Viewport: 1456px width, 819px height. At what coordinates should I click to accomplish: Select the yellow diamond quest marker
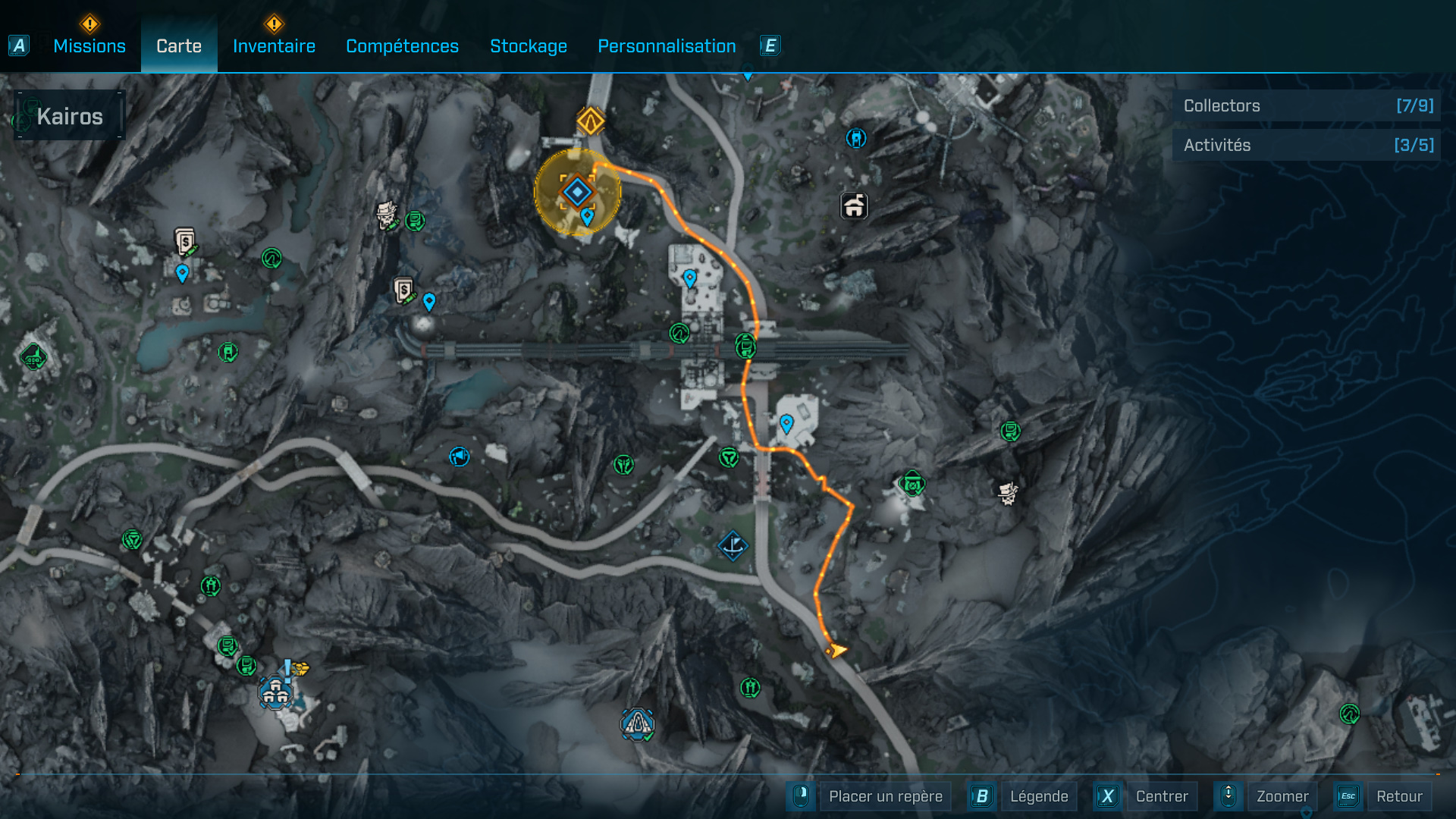pyautogui.click(x=590, y=121)
